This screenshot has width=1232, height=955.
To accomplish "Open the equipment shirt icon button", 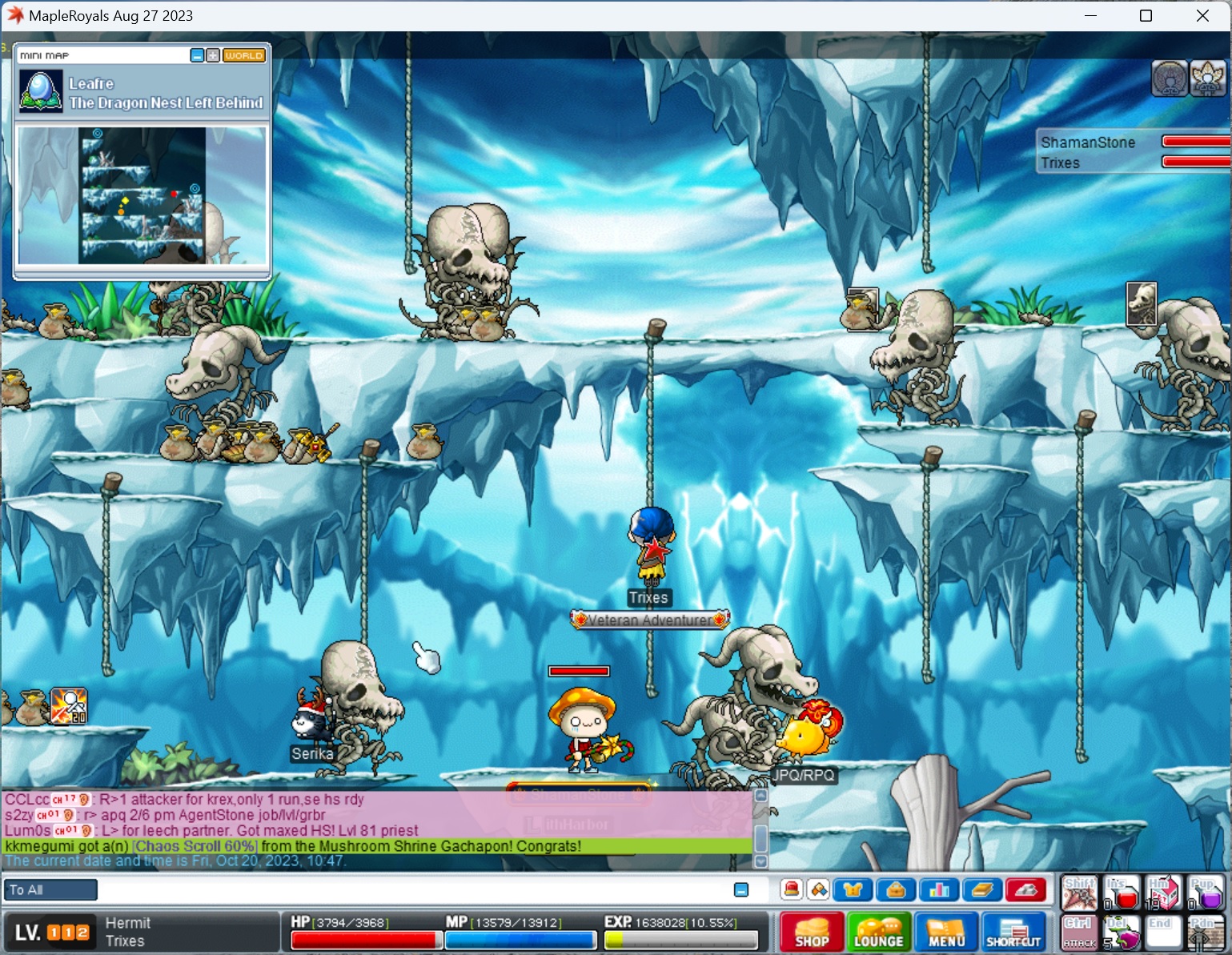I will coord(853,889).
